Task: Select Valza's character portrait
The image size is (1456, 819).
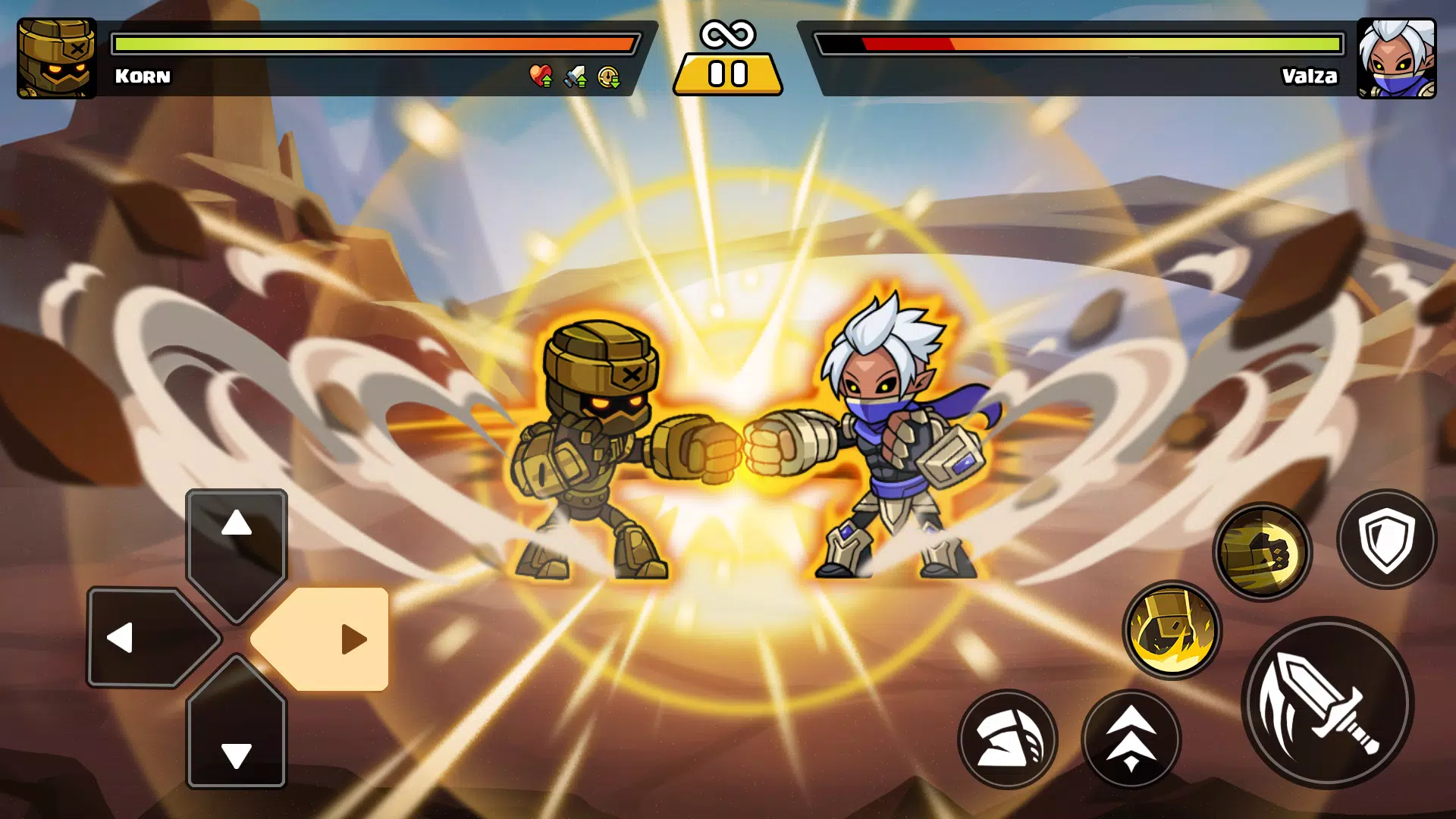Action: [1399, 57]
